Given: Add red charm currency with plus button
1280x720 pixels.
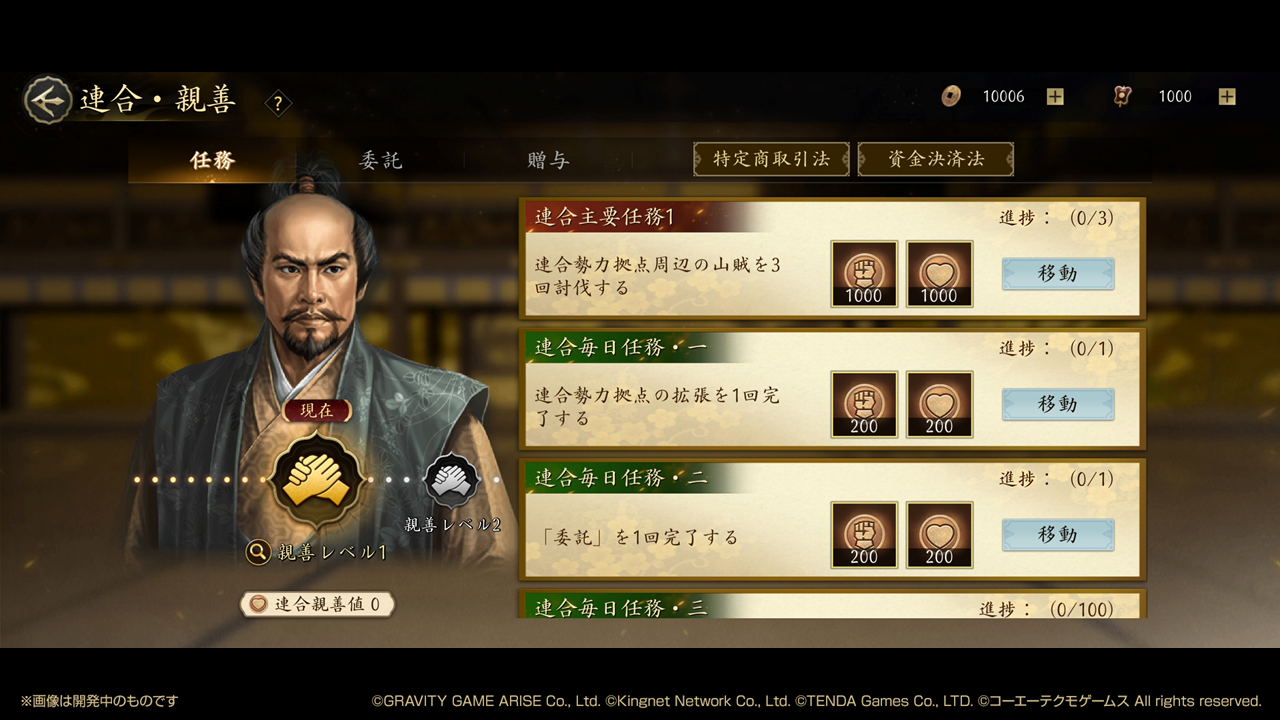Looking at the screenshot, I should coord(1227,97).
